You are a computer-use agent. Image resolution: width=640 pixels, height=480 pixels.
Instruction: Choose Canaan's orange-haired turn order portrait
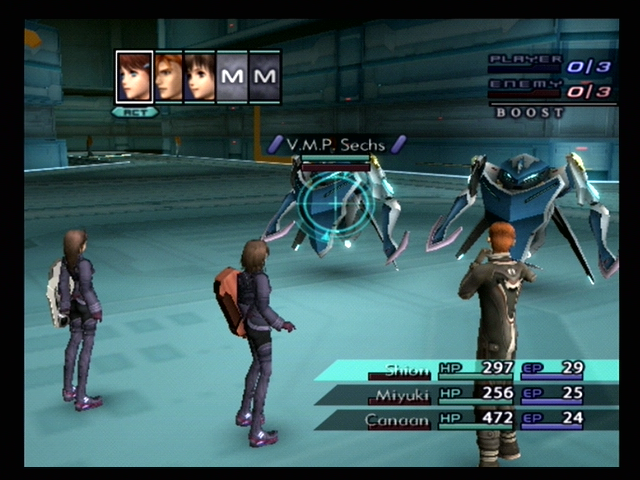(168, 77)
